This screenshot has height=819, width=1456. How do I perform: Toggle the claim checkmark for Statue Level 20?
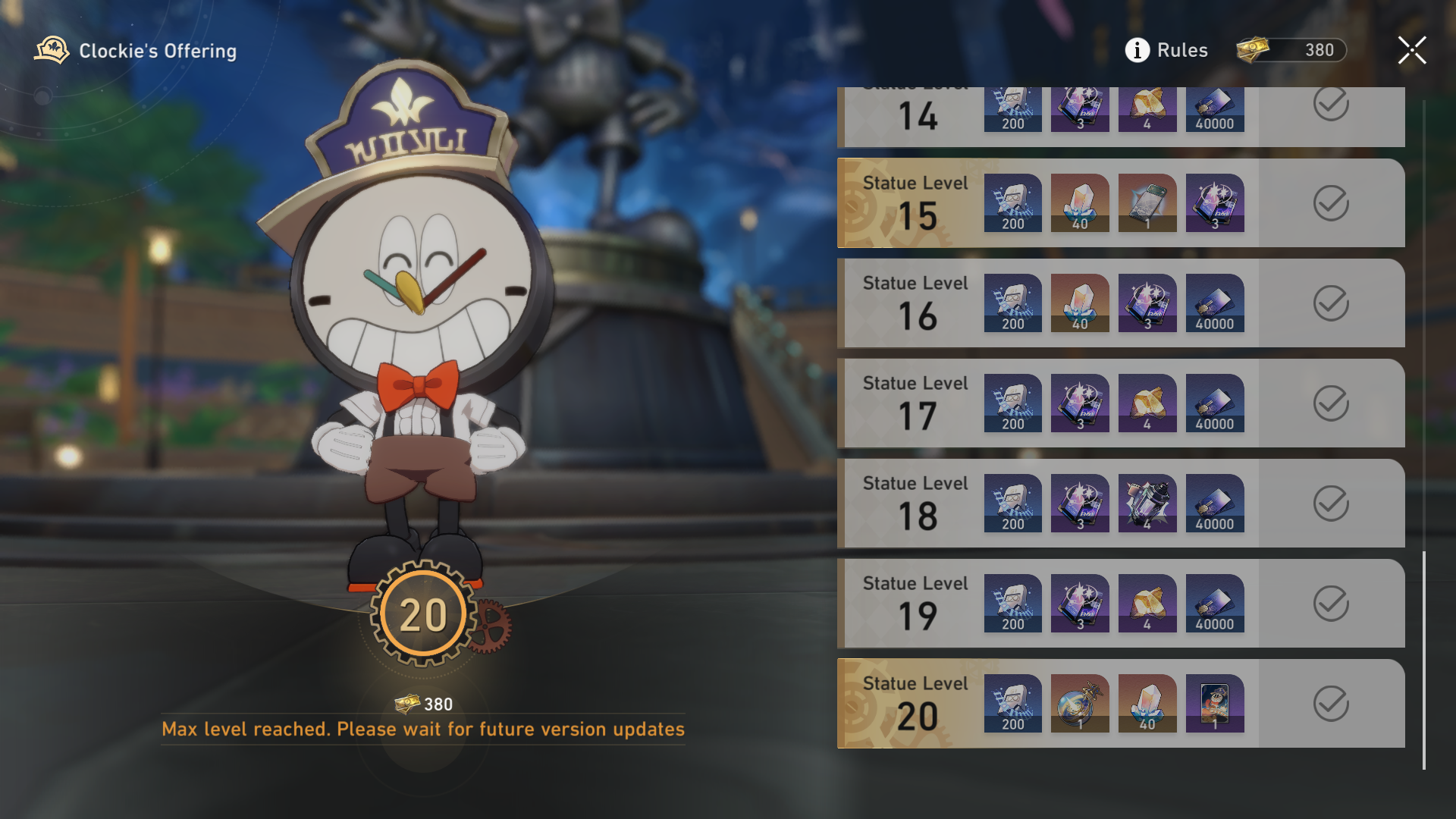[1329, 704]
